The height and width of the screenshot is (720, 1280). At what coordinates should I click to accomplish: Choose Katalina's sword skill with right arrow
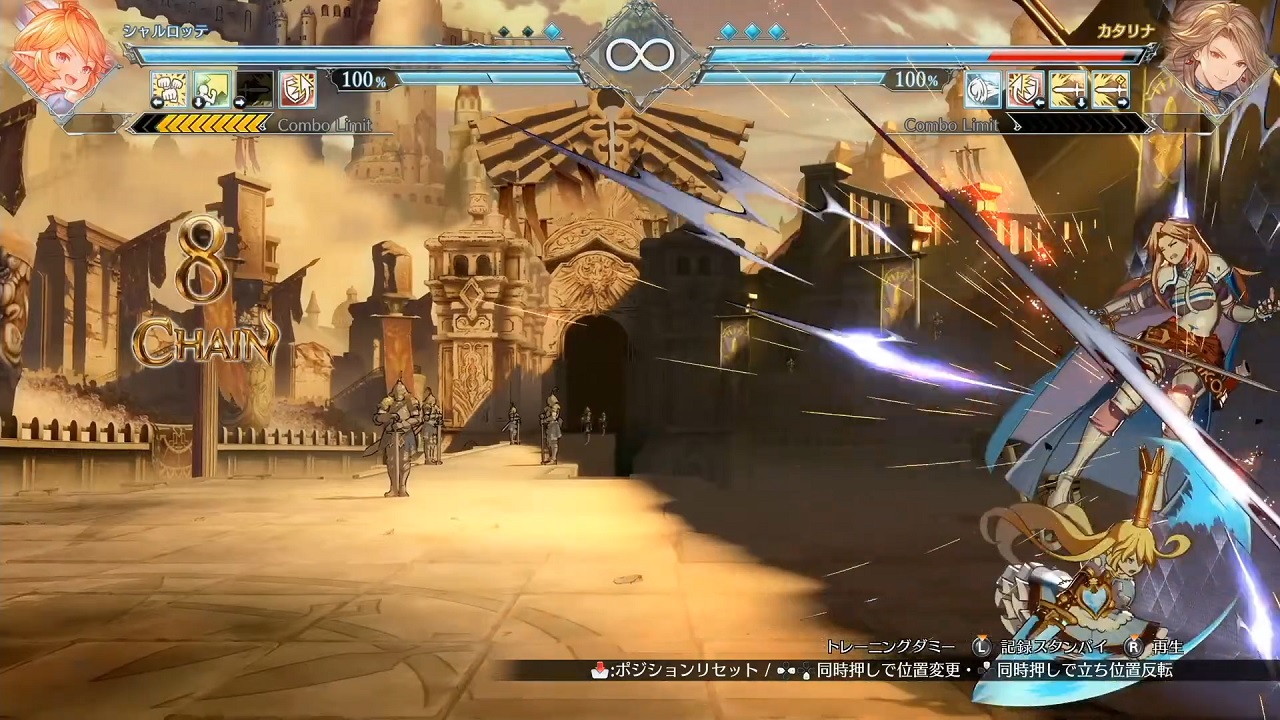click(x=1111, y=89)
